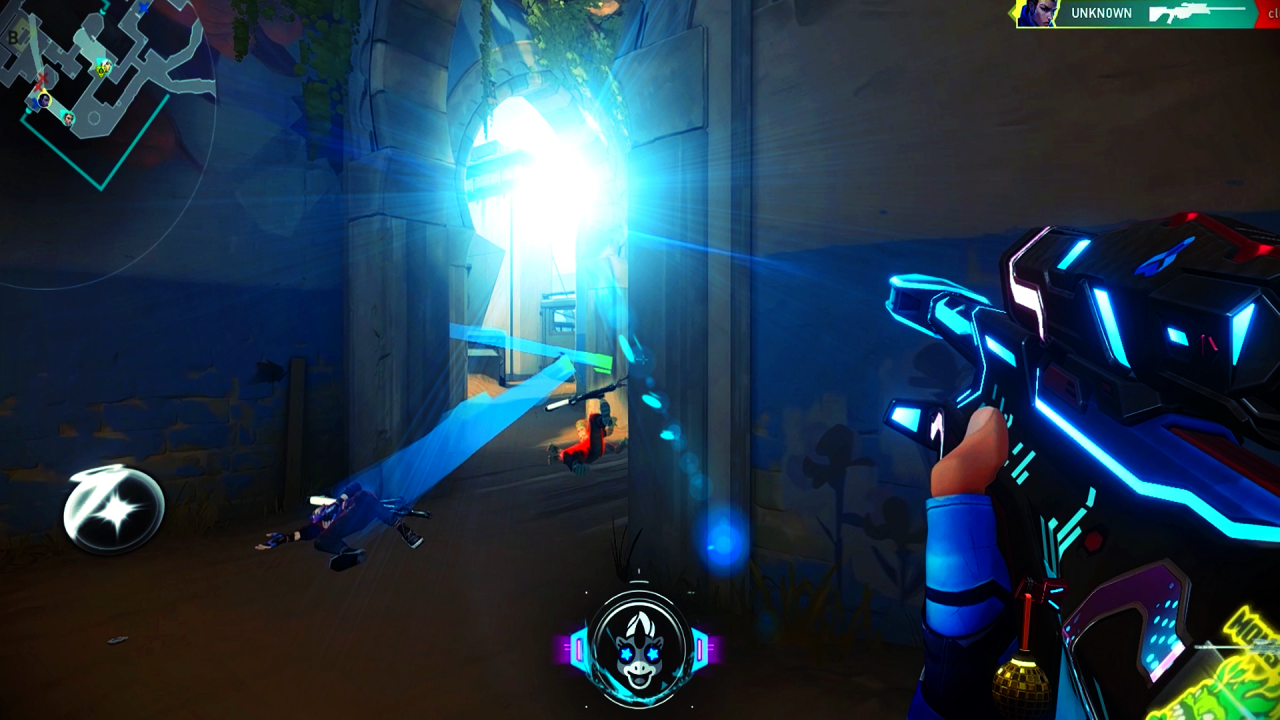Activate the white star-burst ability icon
1280x720 pixels.
click(114, 511)
